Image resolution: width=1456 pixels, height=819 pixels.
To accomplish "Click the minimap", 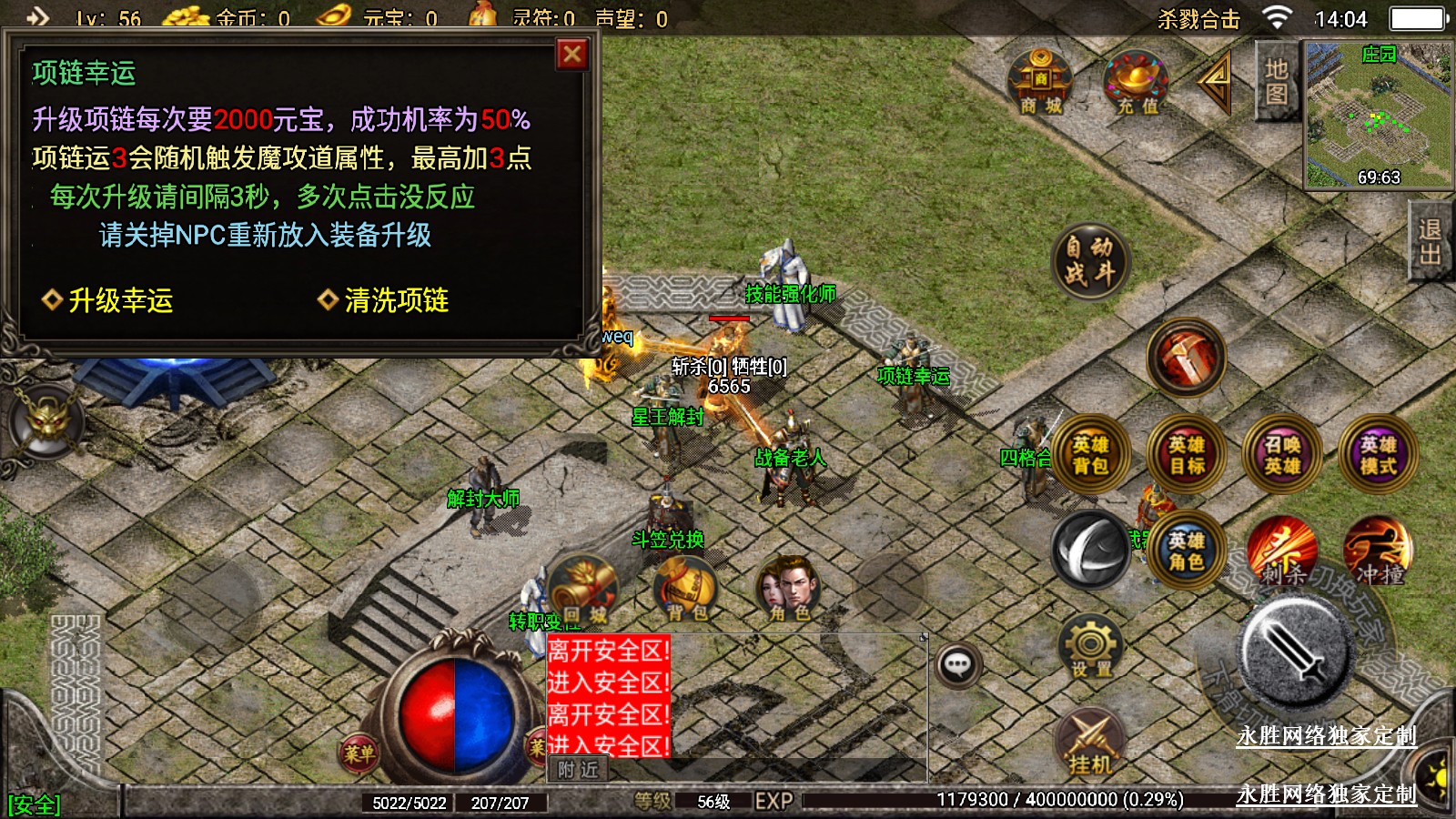I will click(1378, 116).
